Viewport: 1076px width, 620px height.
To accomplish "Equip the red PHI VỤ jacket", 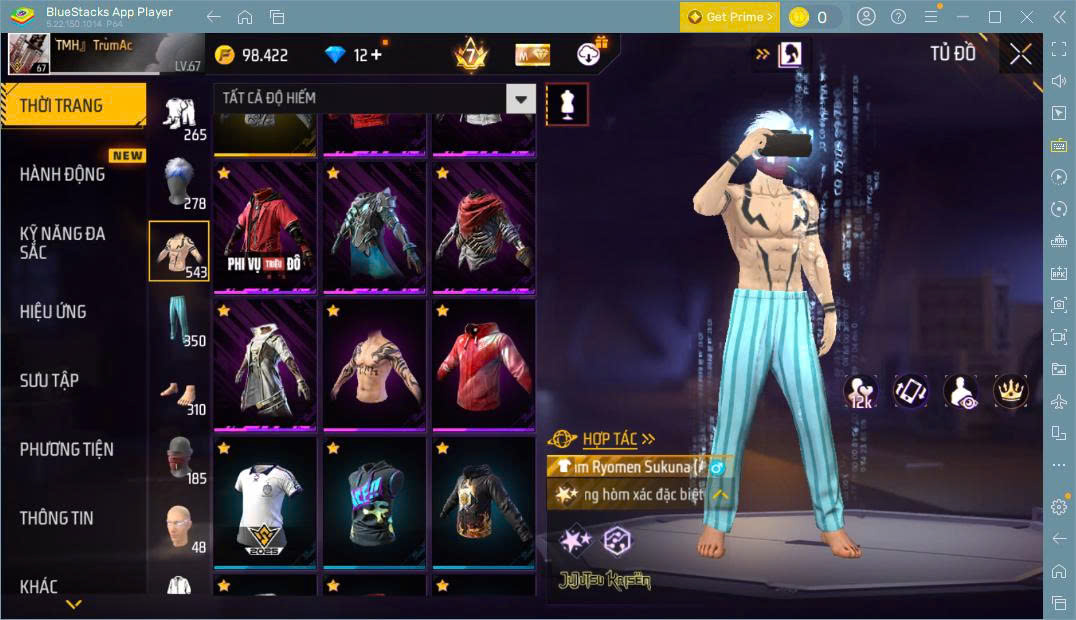I will pyautogui.click(x=265, y=227).
